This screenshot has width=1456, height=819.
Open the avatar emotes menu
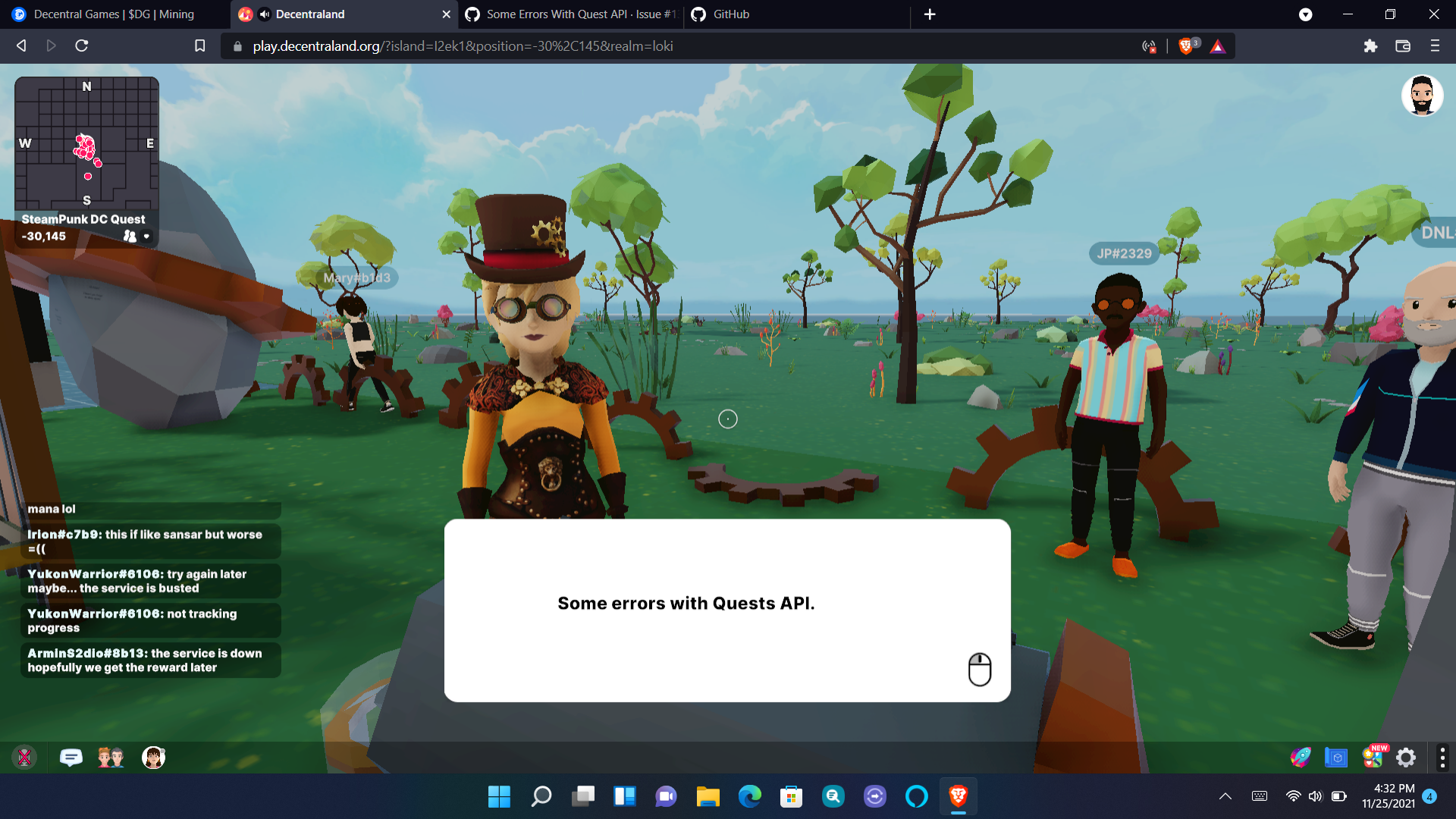point(153,758)
